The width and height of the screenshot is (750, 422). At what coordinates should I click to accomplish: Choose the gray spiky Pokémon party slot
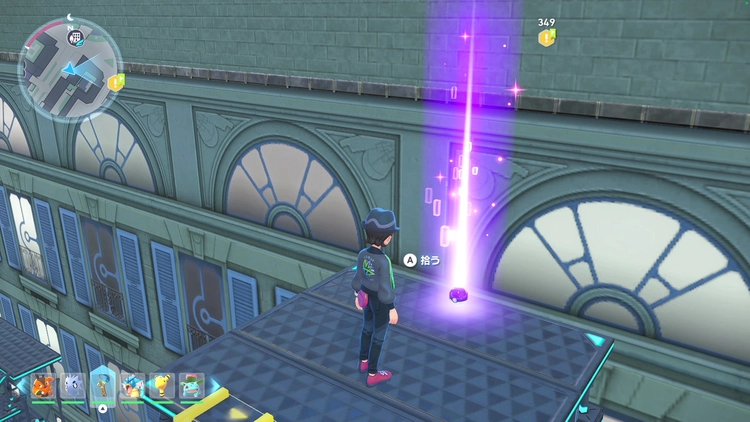pyautogui.click(x=73, y=386)
